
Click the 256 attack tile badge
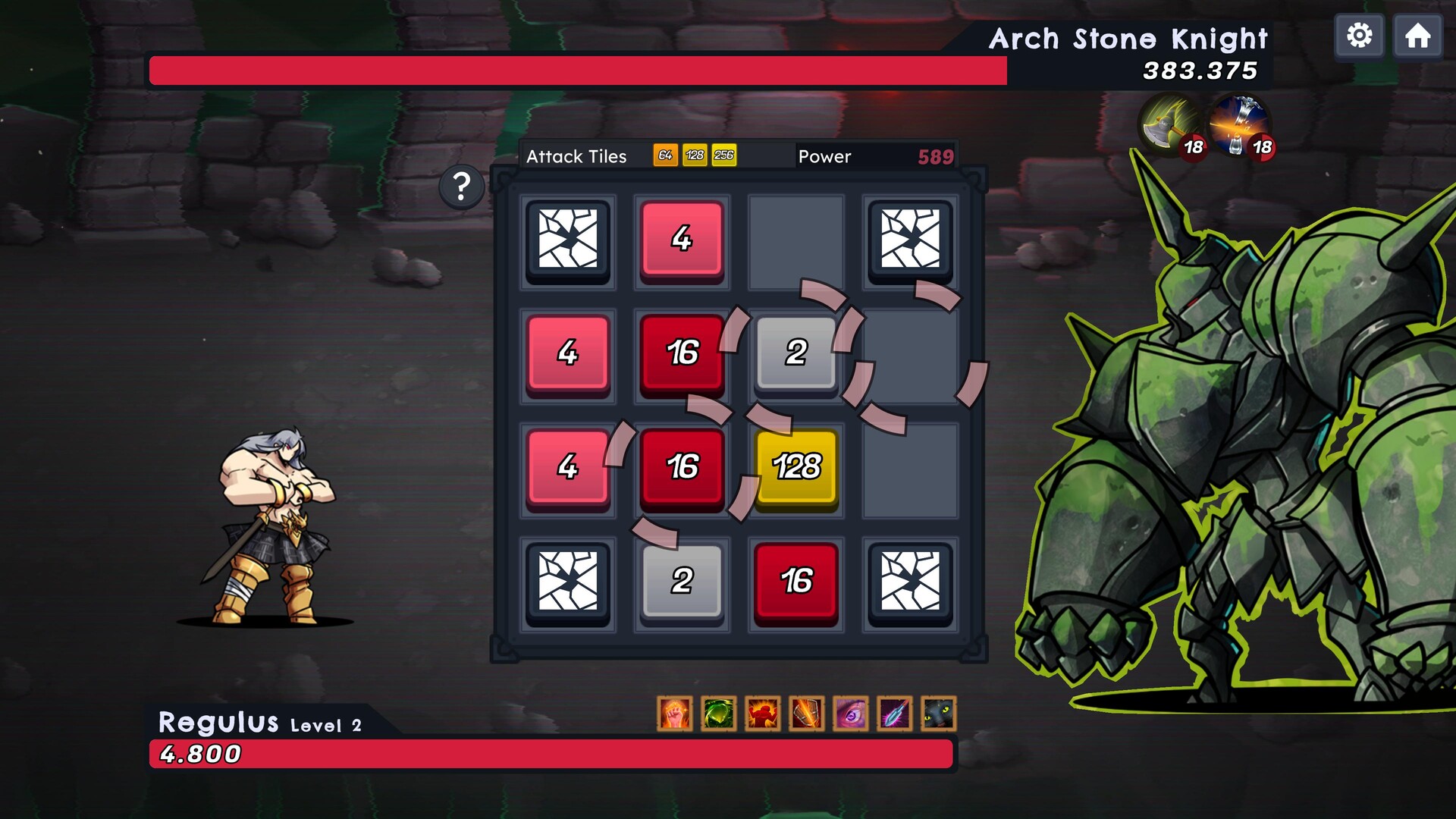724,156
